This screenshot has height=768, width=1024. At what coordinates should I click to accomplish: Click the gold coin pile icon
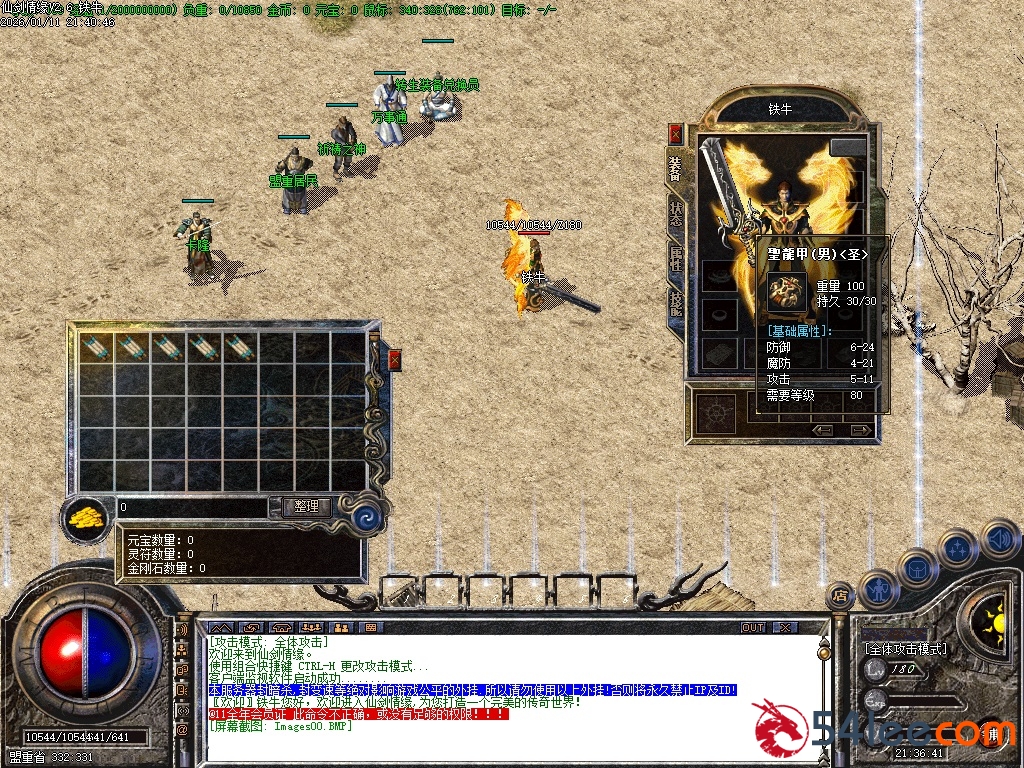pos(87,518)
